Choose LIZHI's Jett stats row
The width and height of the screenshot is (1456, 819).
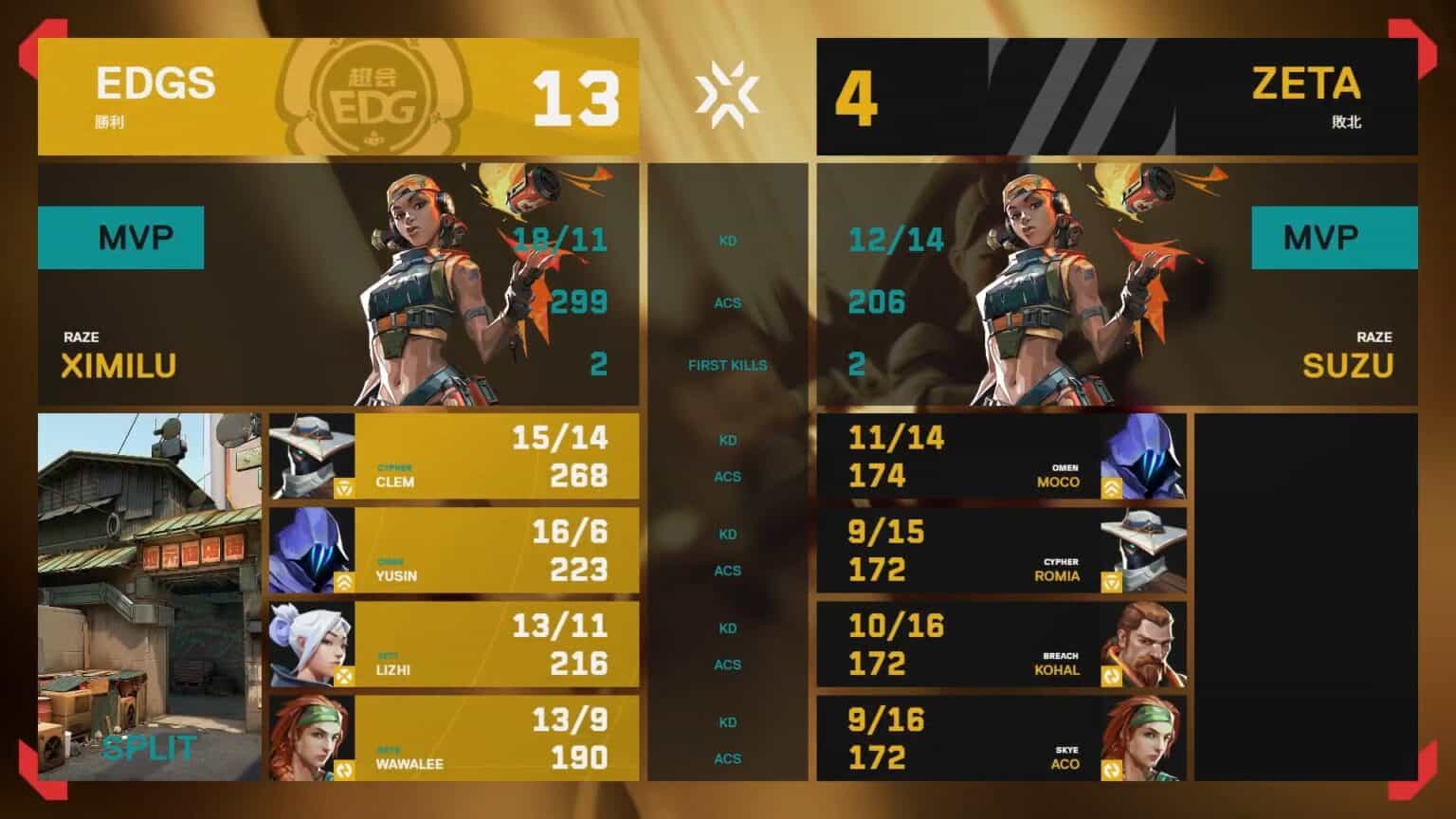pos(453,644)
